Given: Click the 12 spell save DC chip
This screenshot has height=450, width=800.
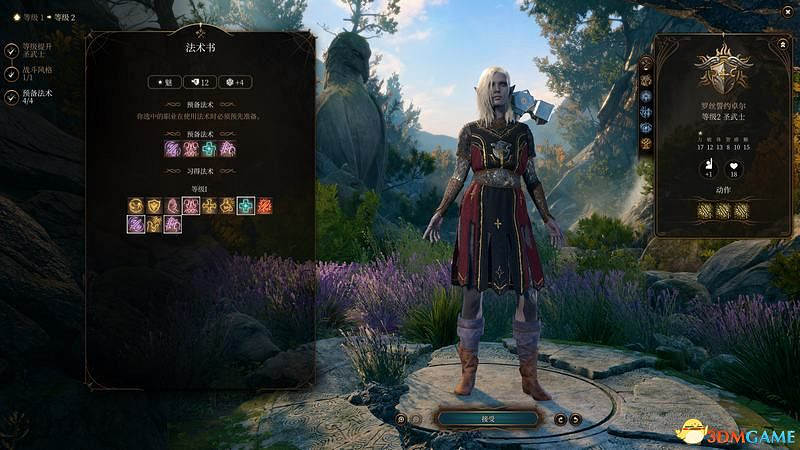Looking at the screenshot, I should 201,82.
